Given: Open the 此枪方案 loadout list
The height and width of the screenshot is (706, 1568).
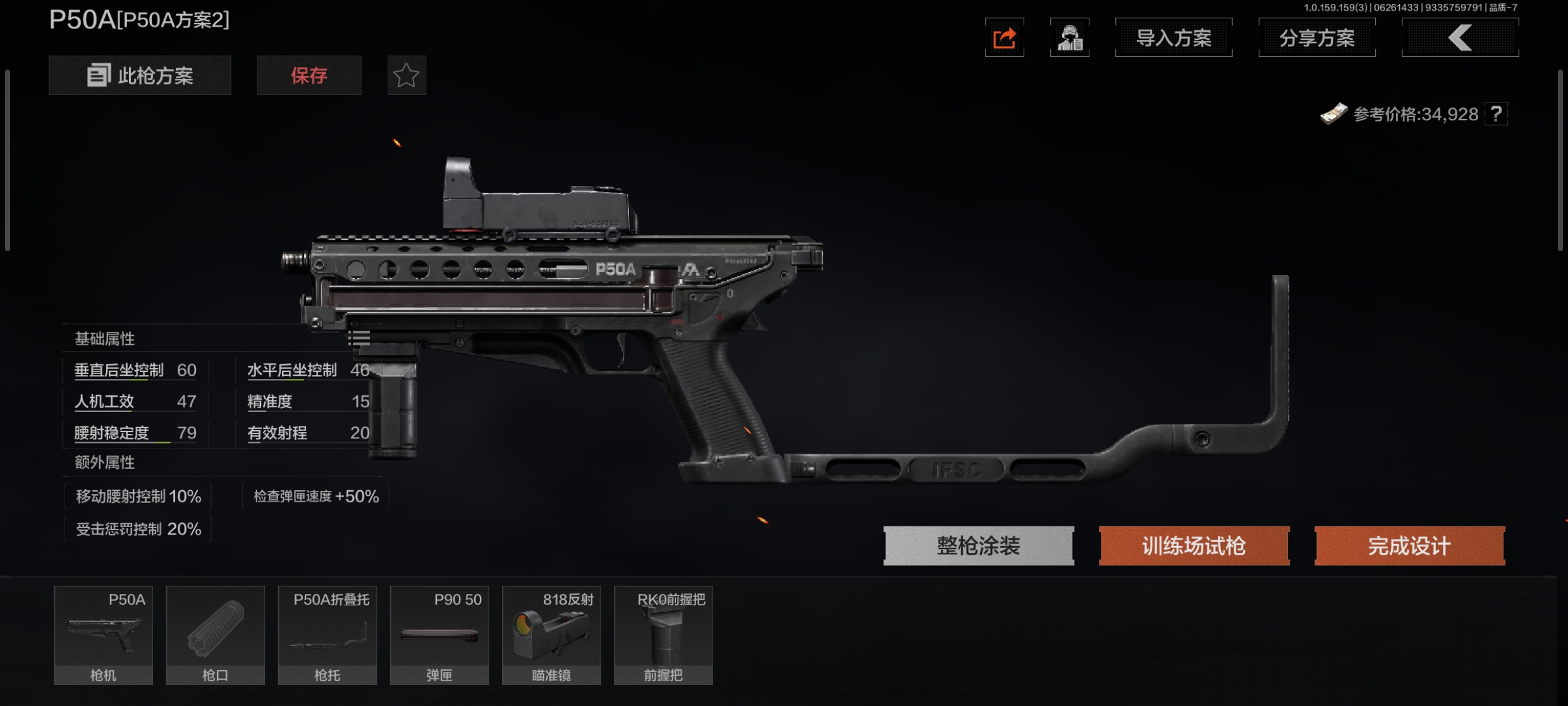Looking at the screenshot, I should [x=140, y=75].
